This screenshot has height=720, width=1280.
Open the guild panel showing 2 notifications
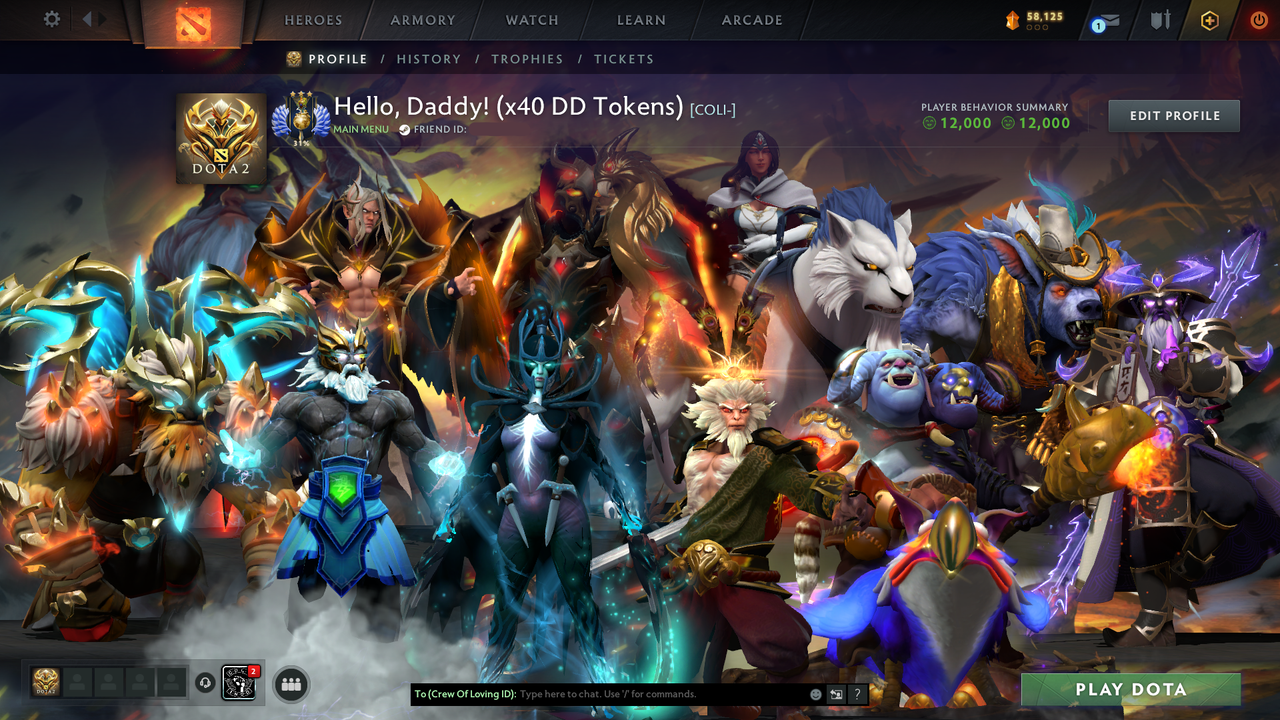(238, 684)
